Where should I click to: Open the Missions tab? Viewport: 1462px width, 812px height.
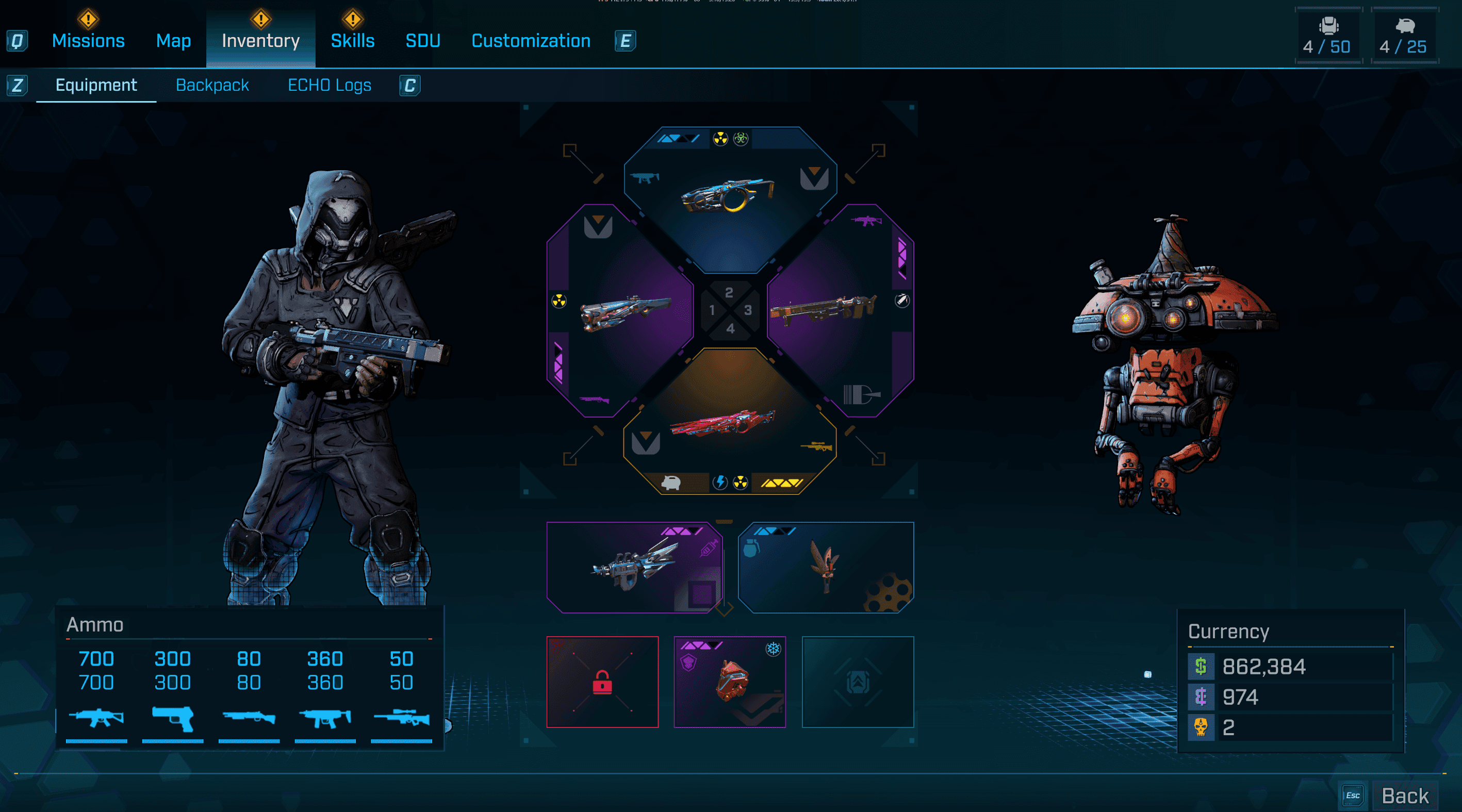click(x=88, y=40)
